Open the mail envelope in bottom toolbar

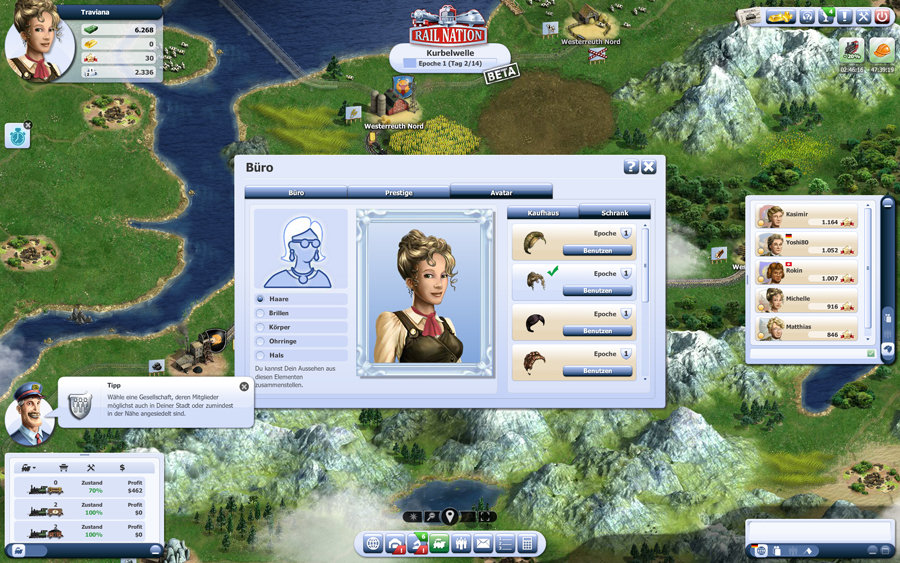483,544
